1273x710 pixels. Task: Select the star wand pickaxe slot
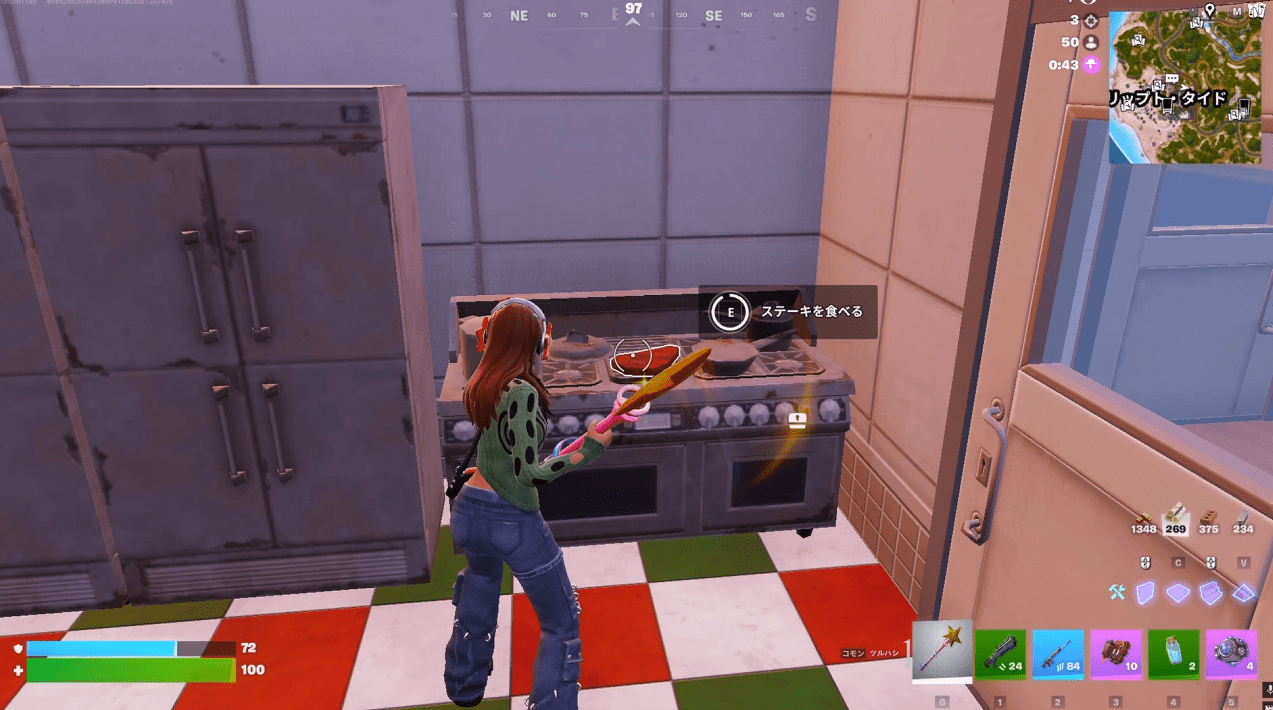942,652
